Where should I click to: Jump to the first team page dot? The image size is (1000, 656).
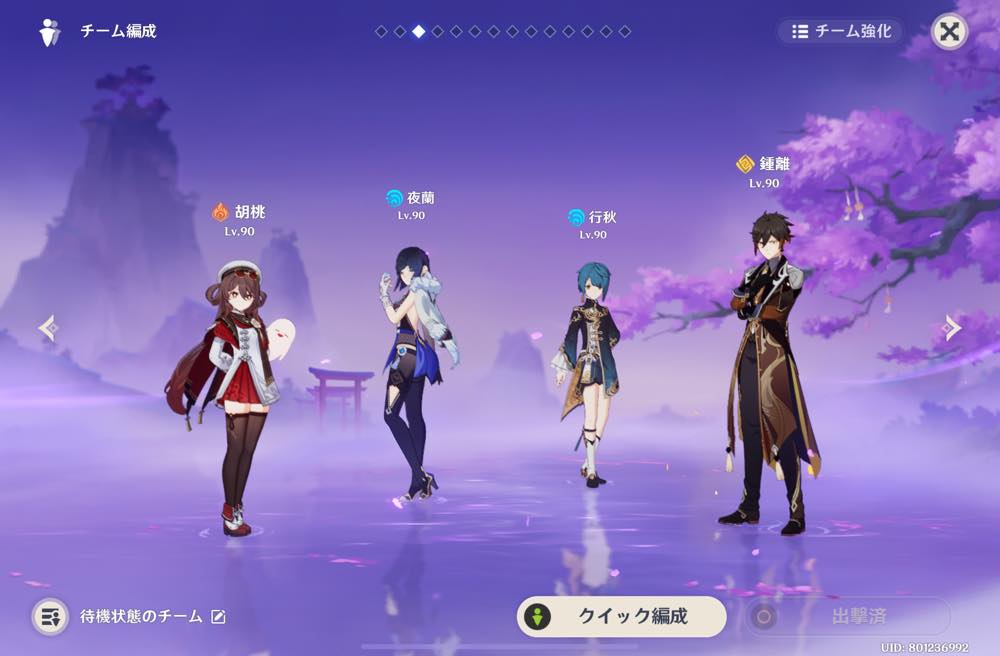[x=381, y=32]
